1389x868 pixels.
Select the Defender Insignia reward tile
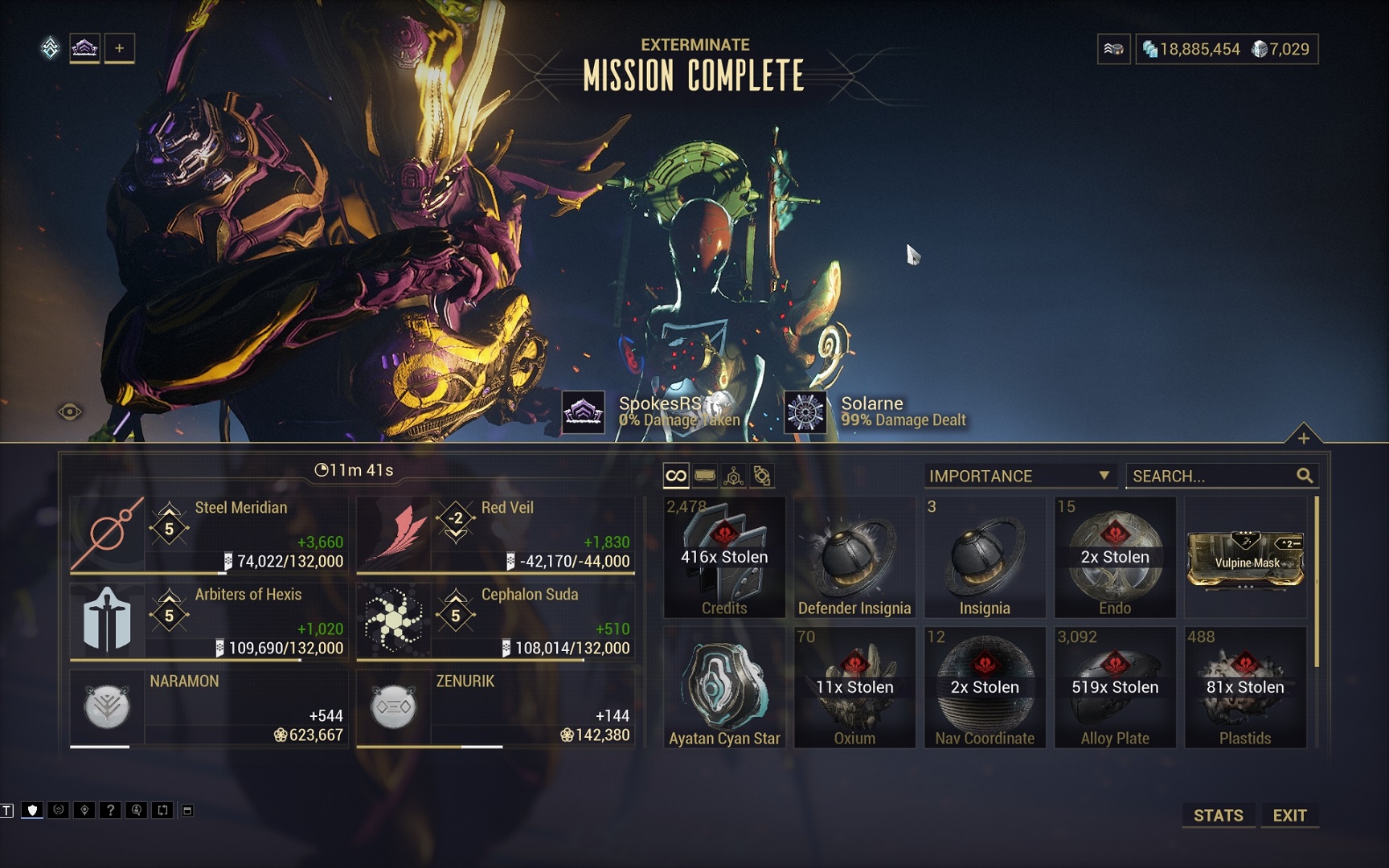(854, 558)
